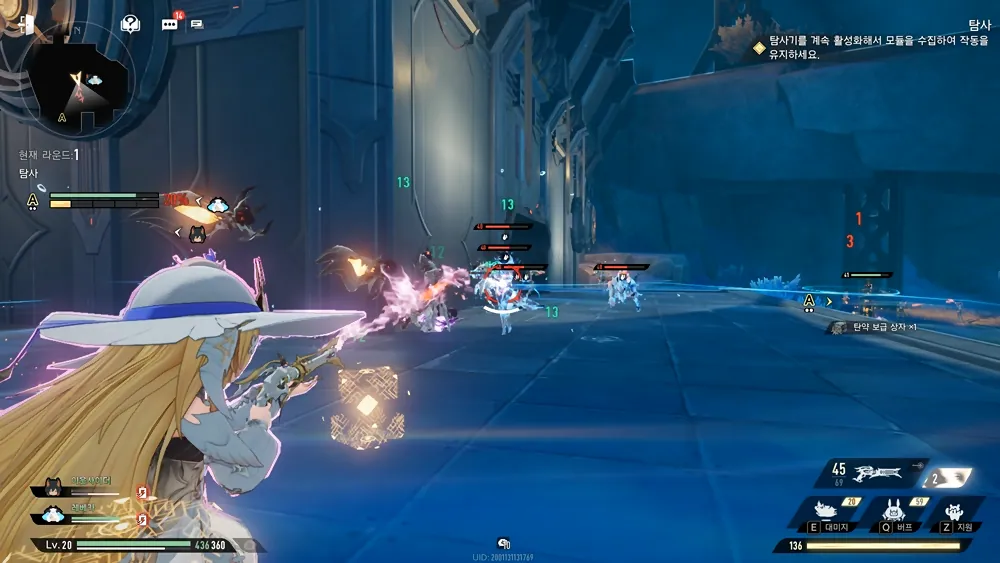This screenshot has height=563, width=1000.
Task: Select the white-haired teammate portrait
Action: (x=51, y=516)
